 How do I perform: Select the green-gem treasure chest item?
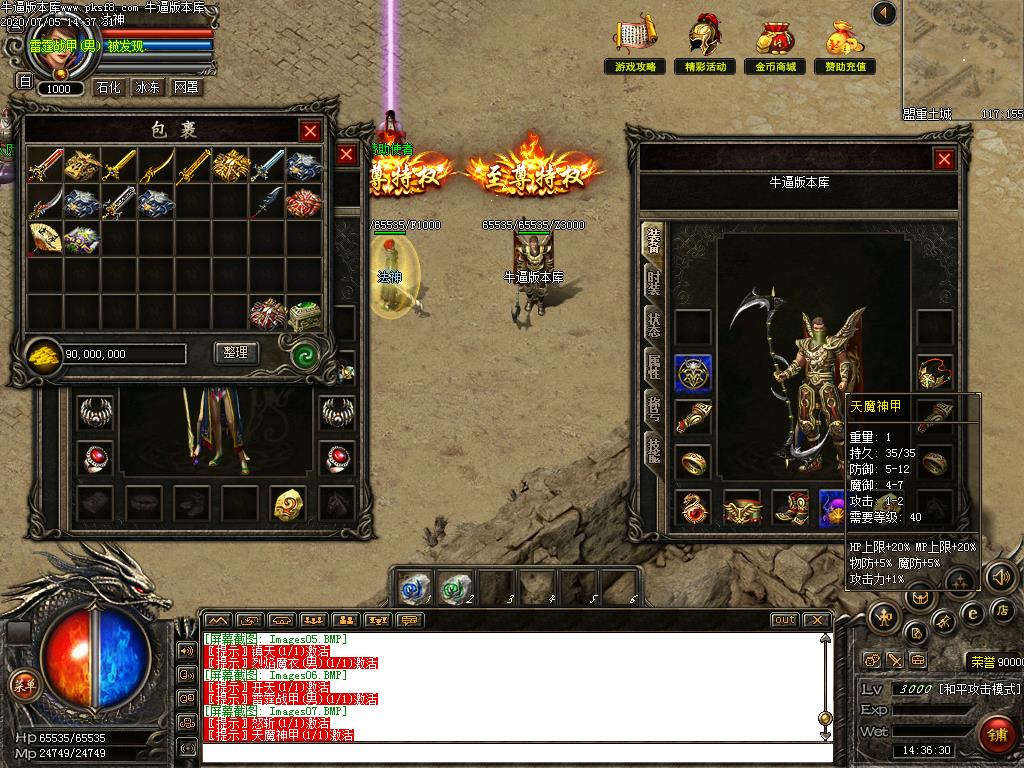[x=304, y=314]
